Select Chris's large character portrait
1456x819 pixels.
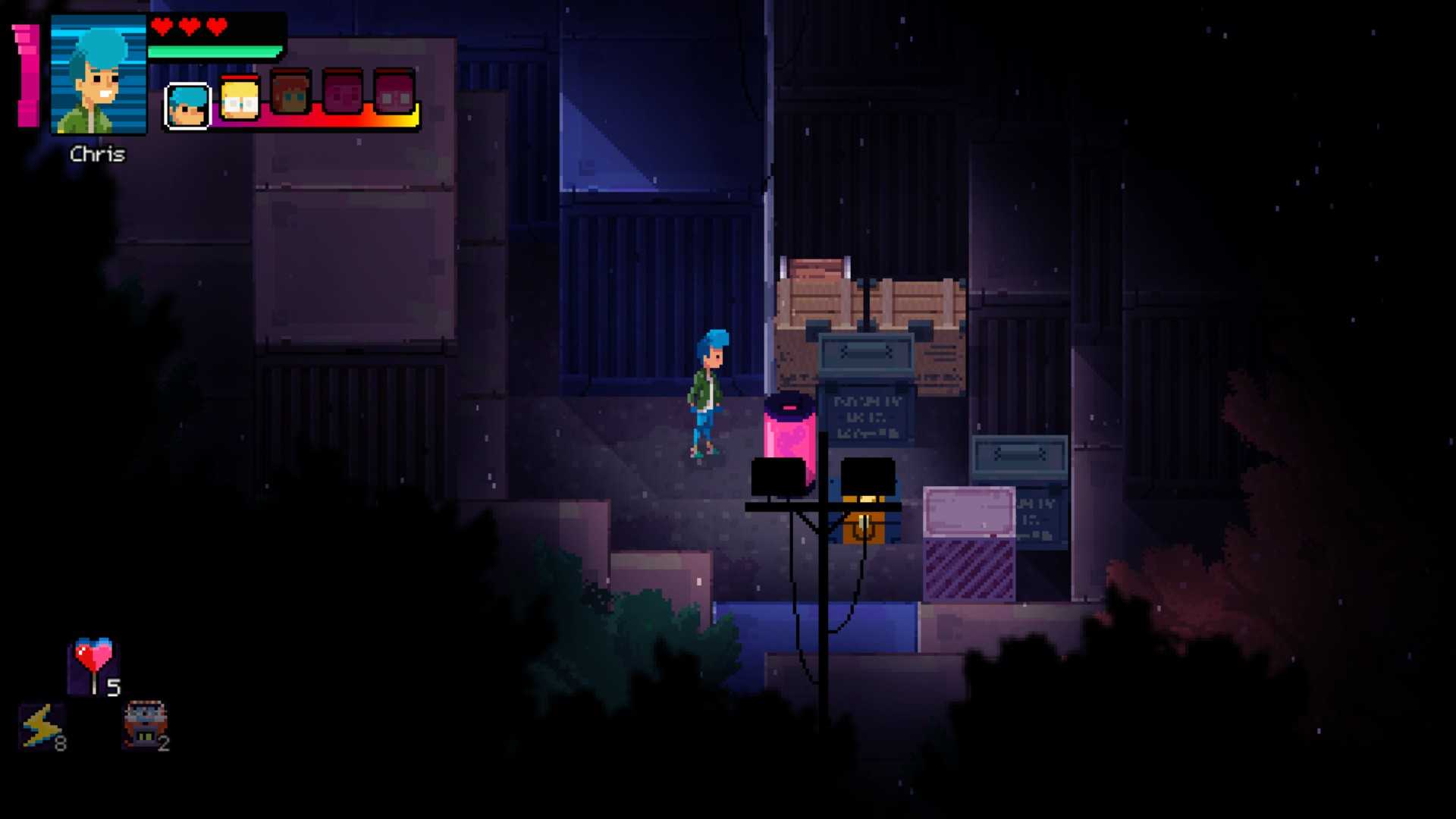pos(99,75)
